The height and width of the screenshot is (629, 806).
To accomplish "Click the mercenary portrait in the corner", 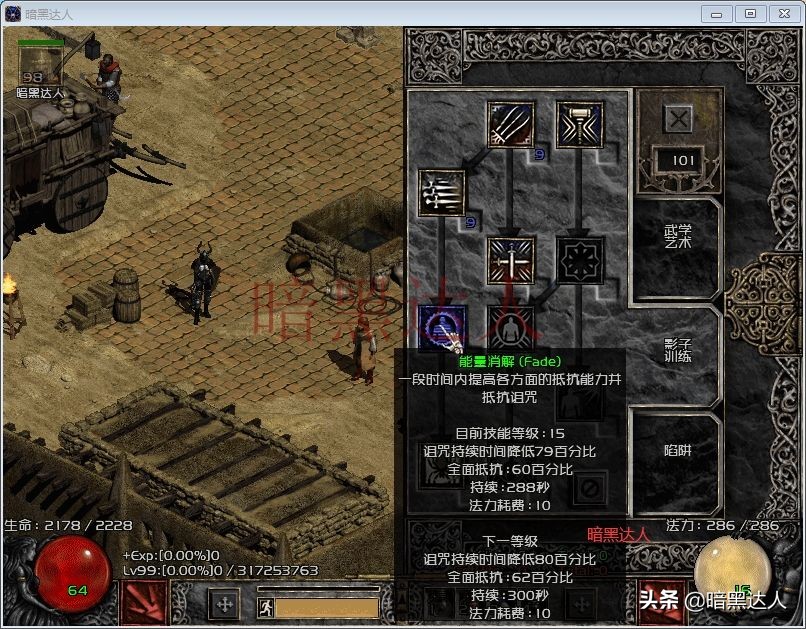I will 40,66.
